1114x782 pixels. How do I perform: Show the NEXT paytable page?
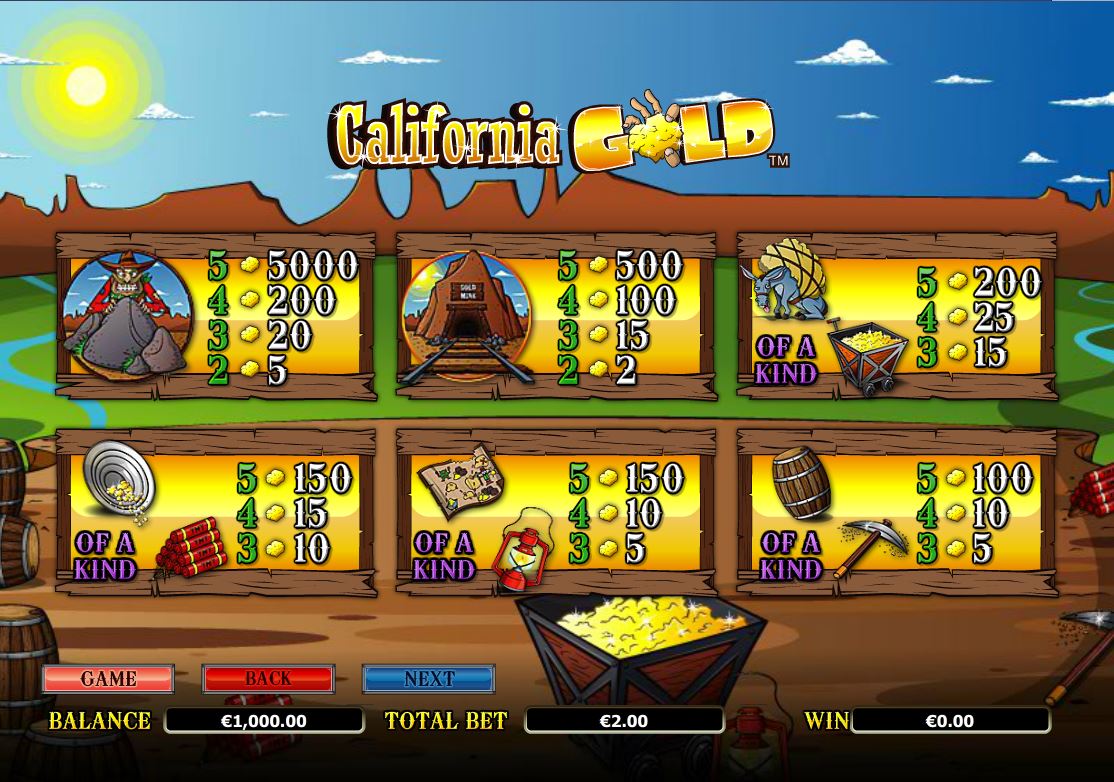[428, 679]
